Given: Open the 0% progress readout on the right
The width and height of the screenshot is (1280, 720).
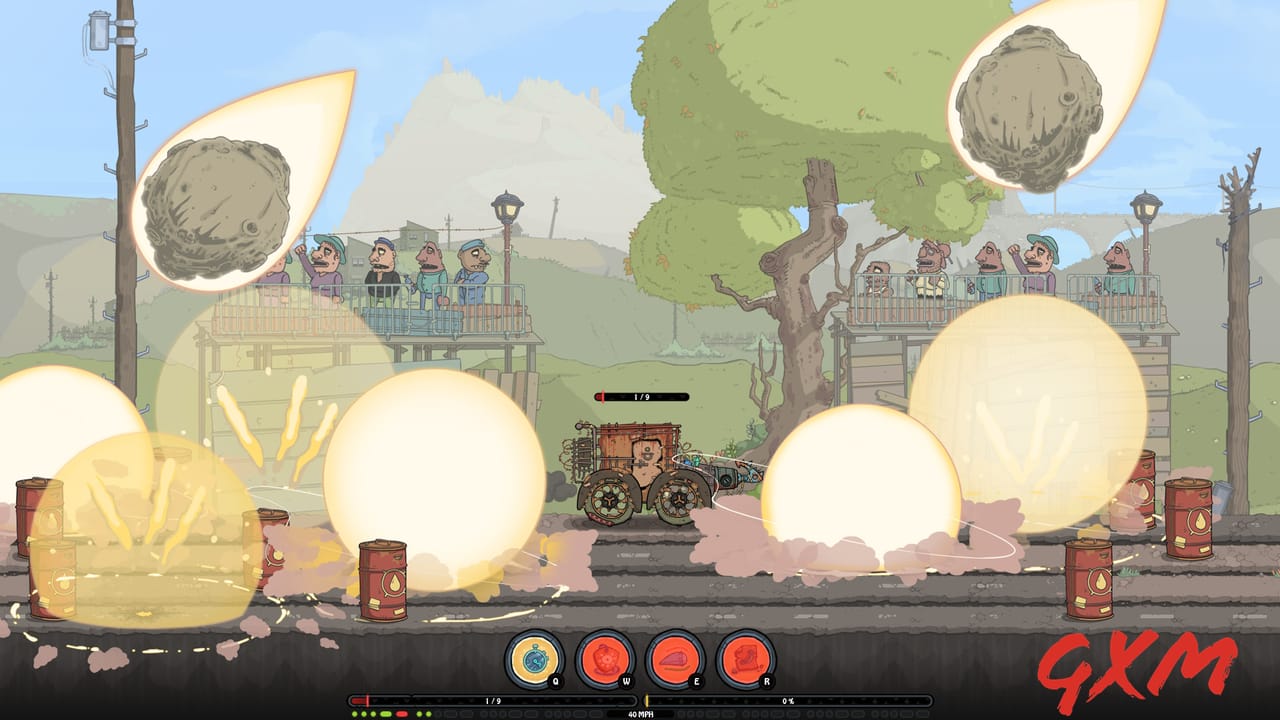Looking at the screenshot, I should click(x=790, y=701).
